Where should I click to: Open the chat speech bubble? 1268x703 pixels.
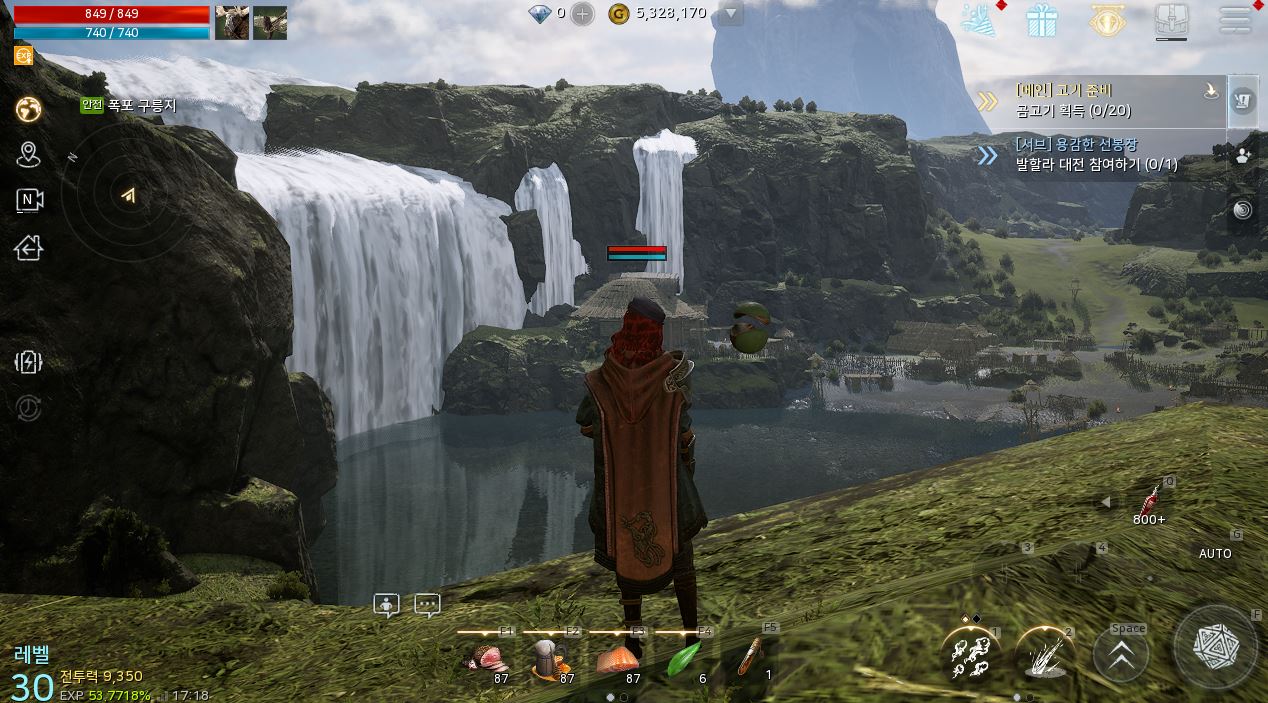coord(427,605)
